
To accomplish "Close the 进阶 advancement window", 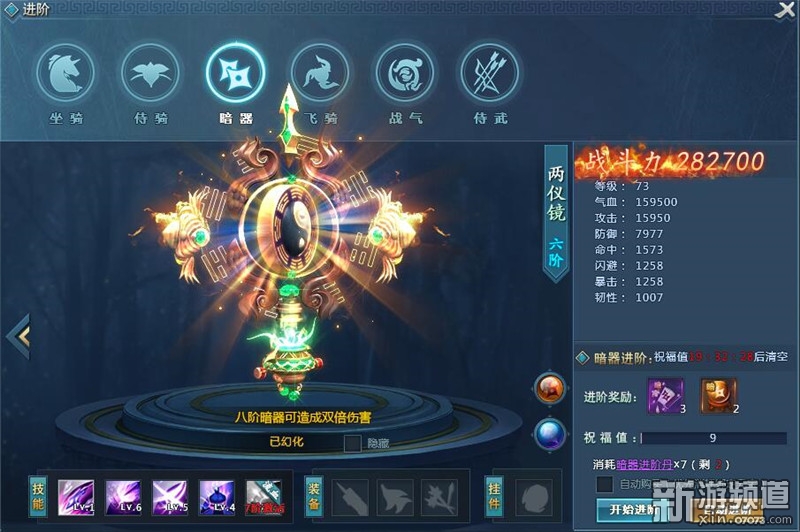I will (785, 10).
